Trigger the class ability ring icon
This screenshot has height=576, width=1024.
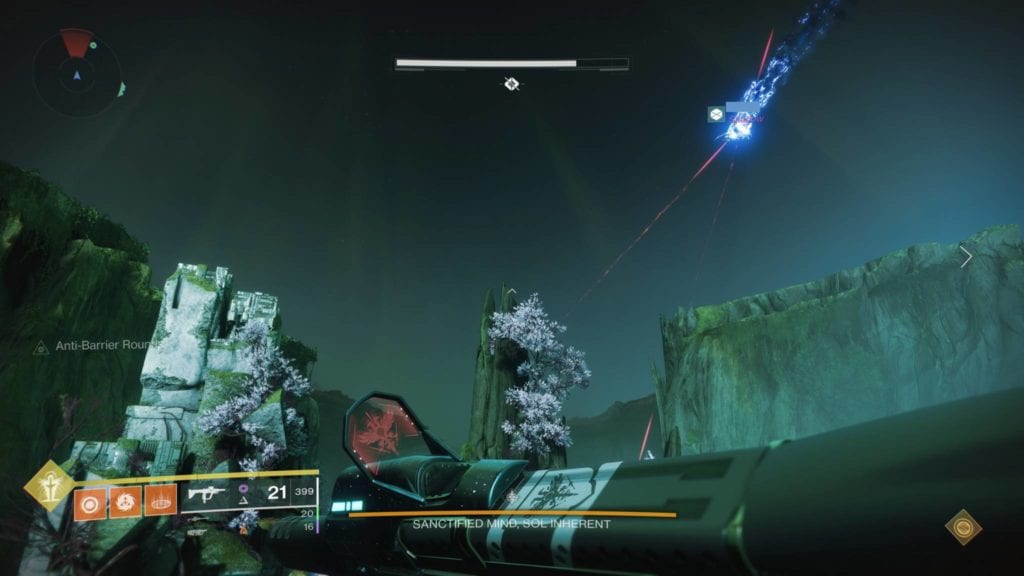(159, 499)
